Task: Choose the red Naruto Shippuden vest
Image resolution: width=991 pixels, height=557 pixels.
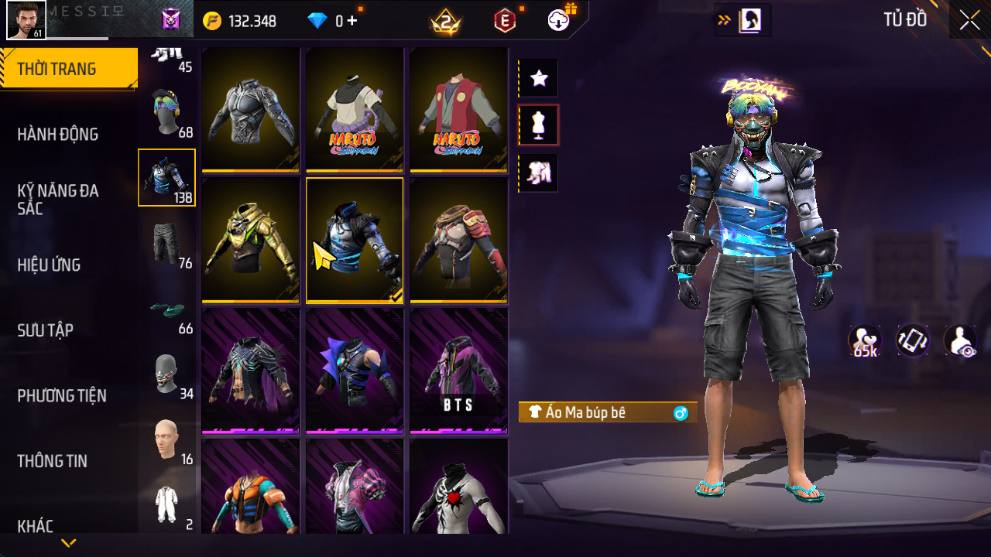Action: click(x=459, y=110)
